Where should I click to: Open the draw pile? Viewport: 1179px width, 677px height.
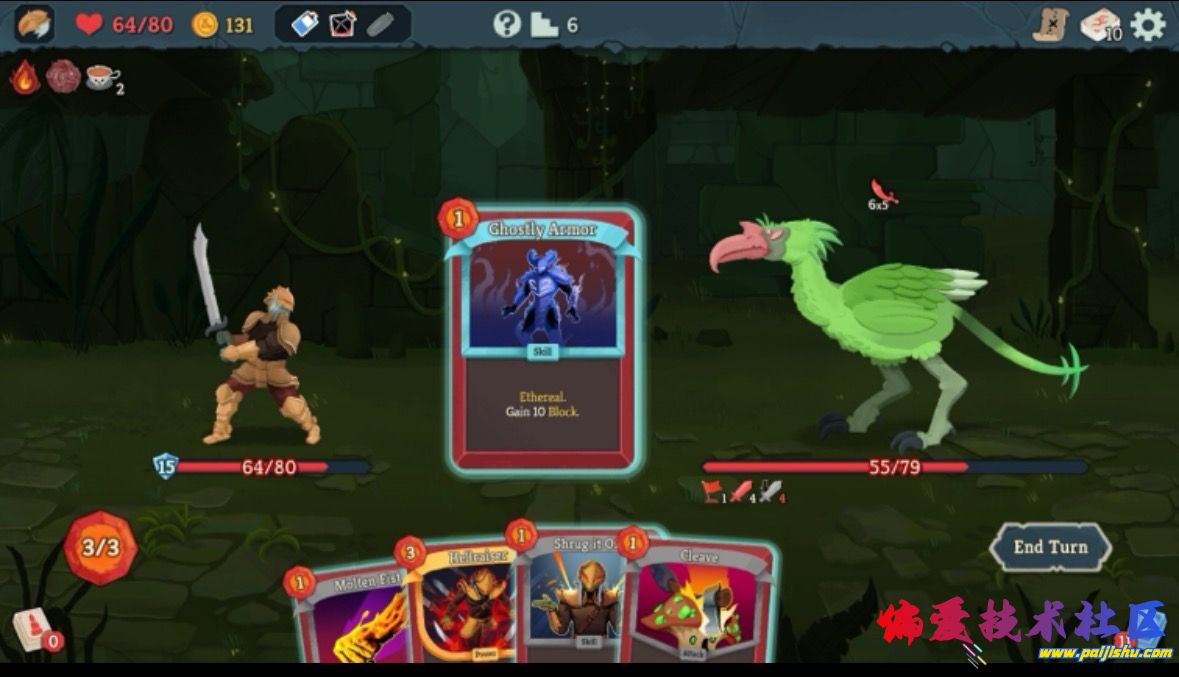[x=32, y=630]
